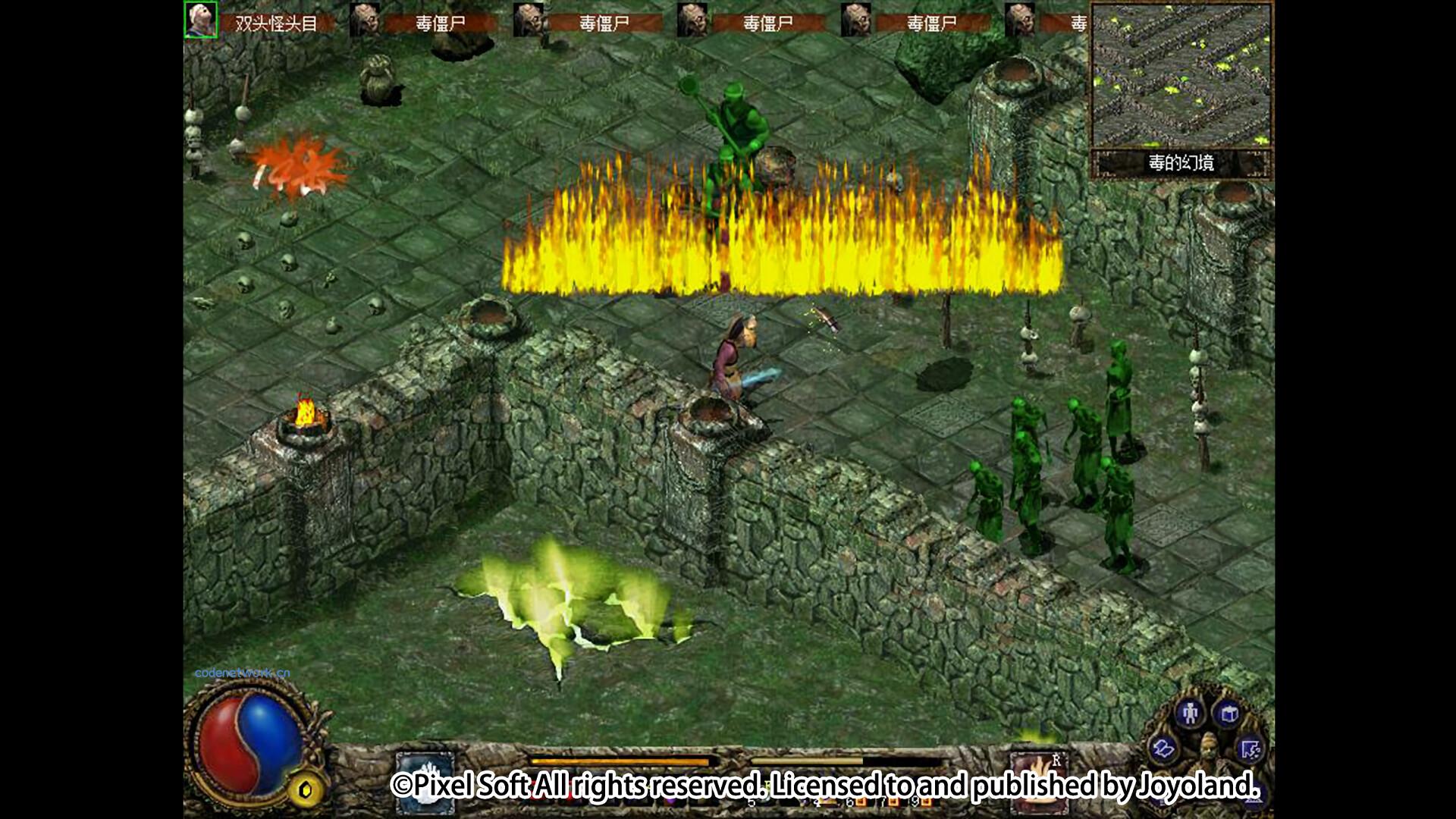Screen dimensions: 1456x819
Task: Click the mountain icon near the Joyoland text
Action: click(1253, 801)
